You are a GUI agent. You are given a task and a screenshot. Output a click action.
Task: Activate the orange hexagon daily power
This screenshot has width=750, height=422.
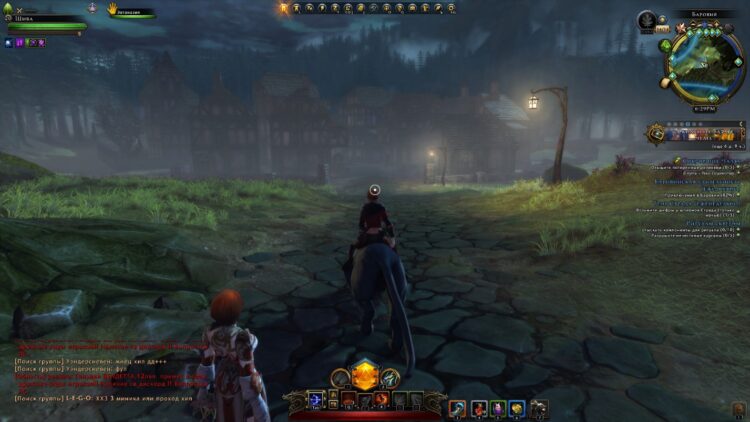[365, 376]
